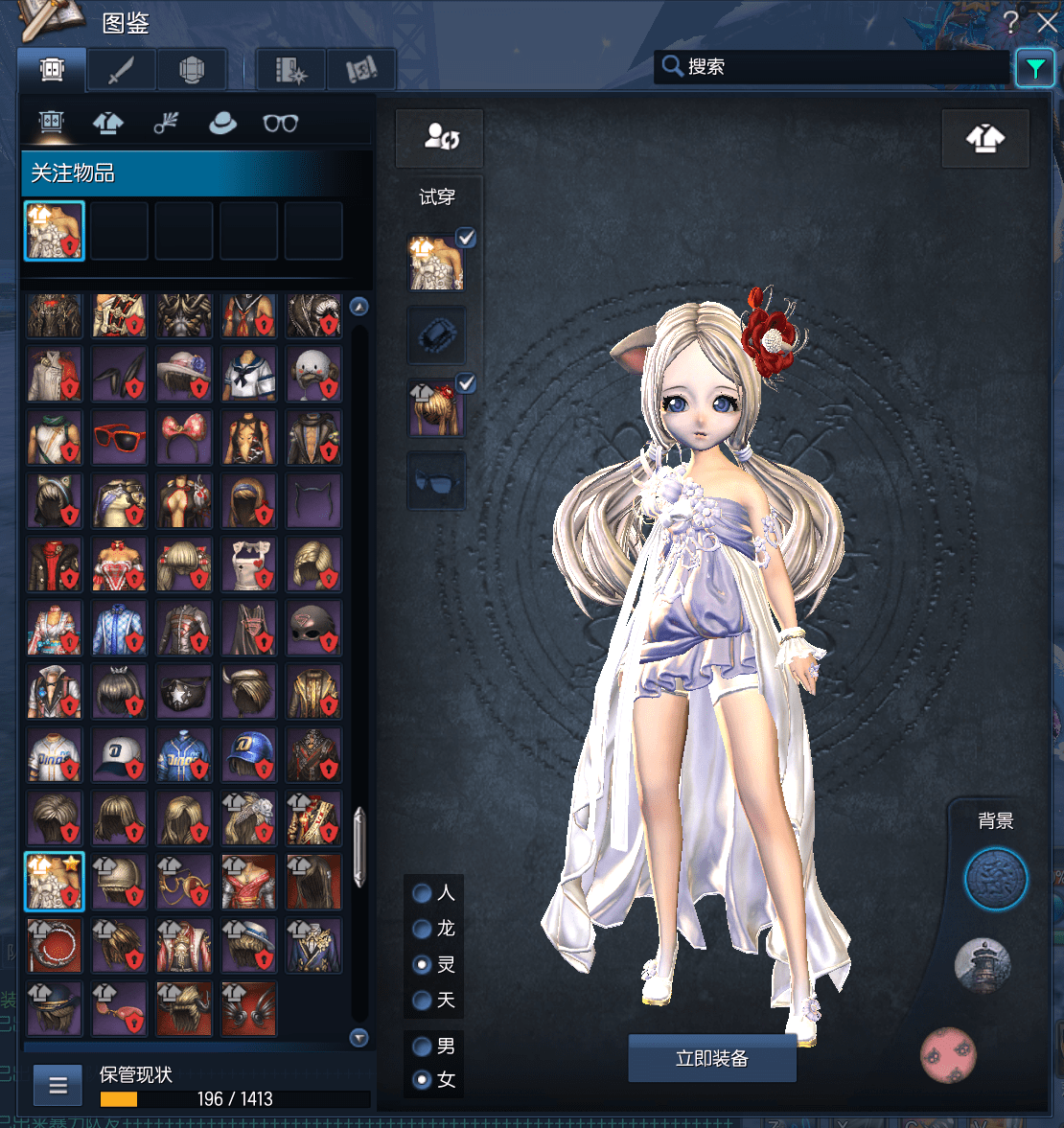The width and height of the screenshot is (1064, 1128).
Task: Select the pink polka-dot bow headband
Action: (184, 438)
